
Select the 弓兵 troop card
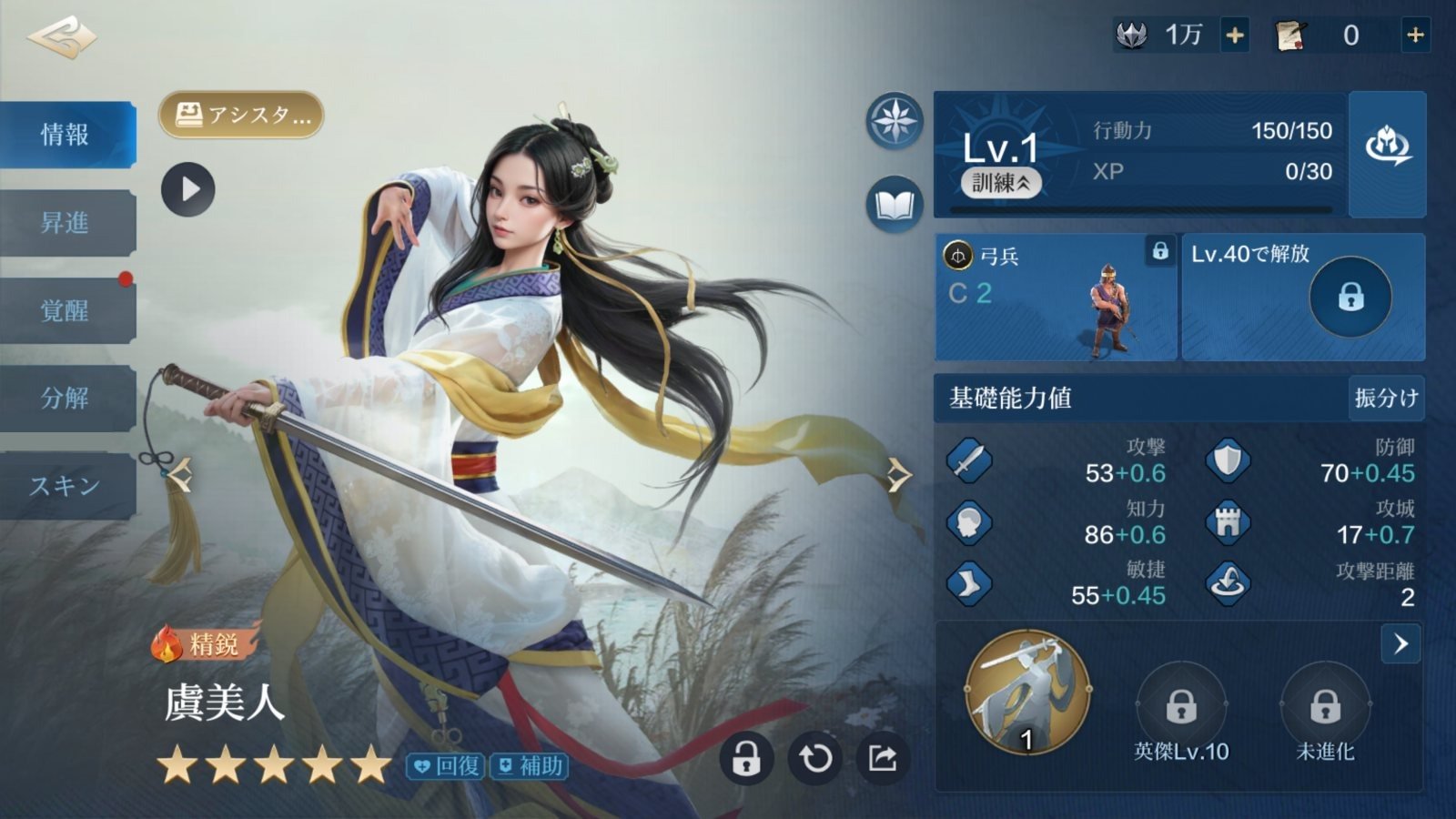point(1056,297)
